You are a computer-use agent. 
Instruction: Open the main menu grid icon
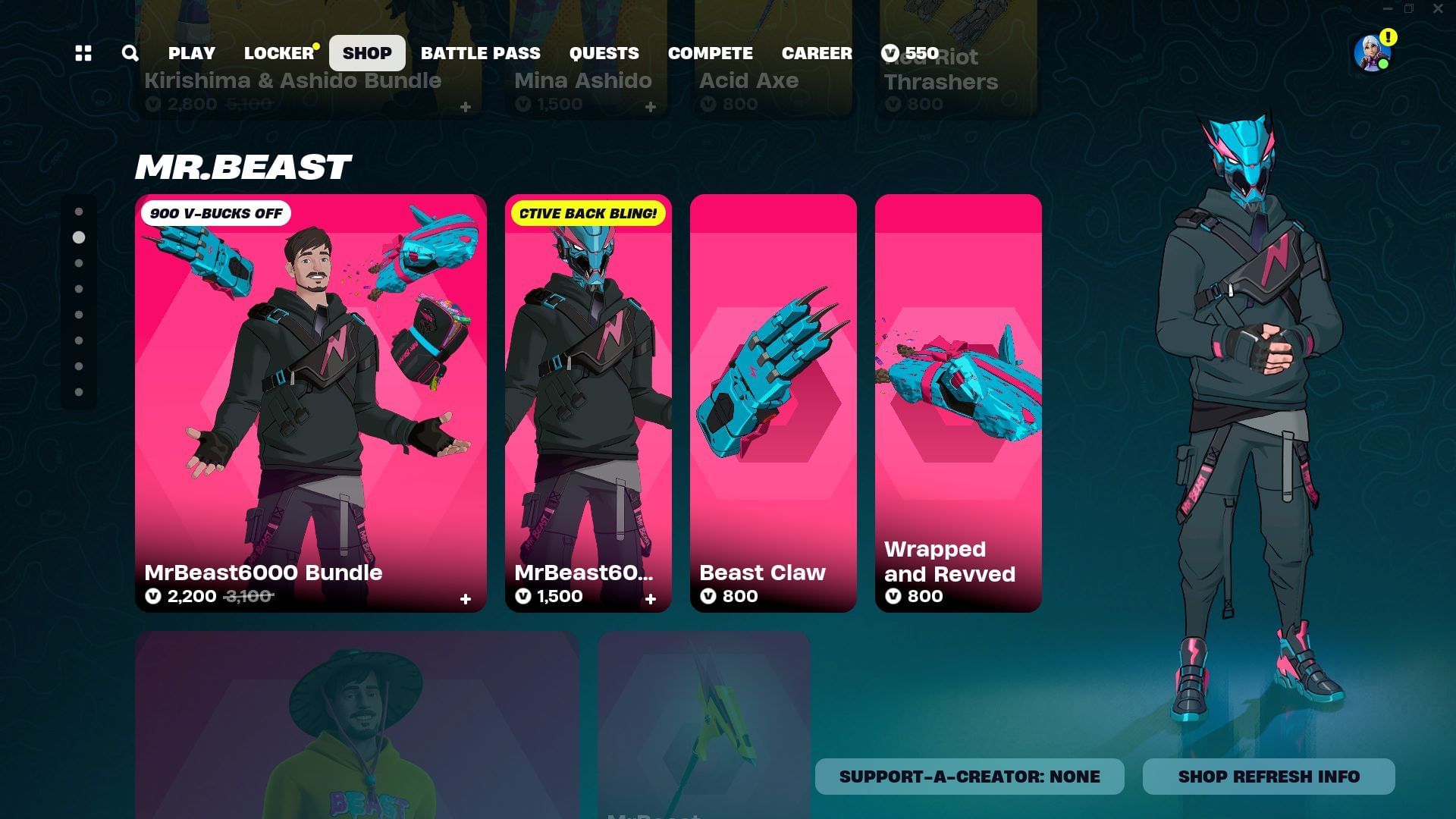[83, 53]
